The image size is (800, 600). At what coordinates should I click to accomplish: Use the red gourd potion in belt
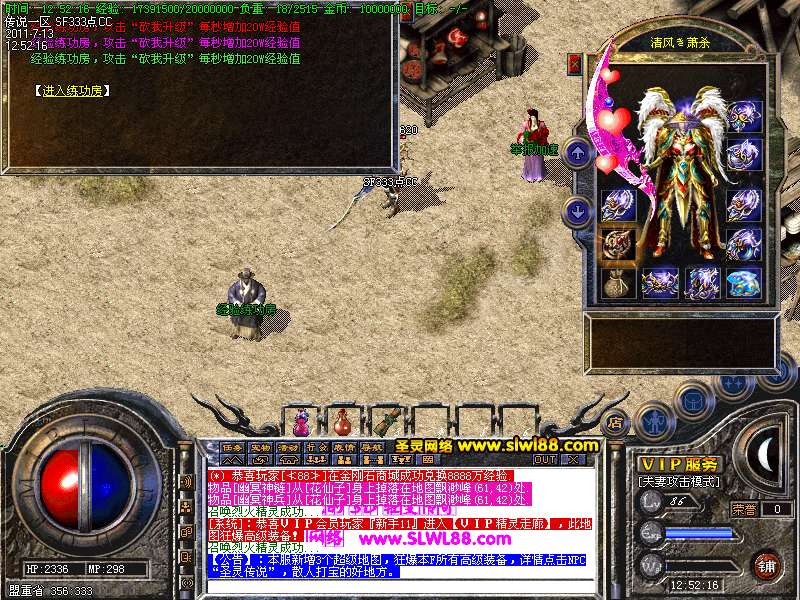point(343,421)
